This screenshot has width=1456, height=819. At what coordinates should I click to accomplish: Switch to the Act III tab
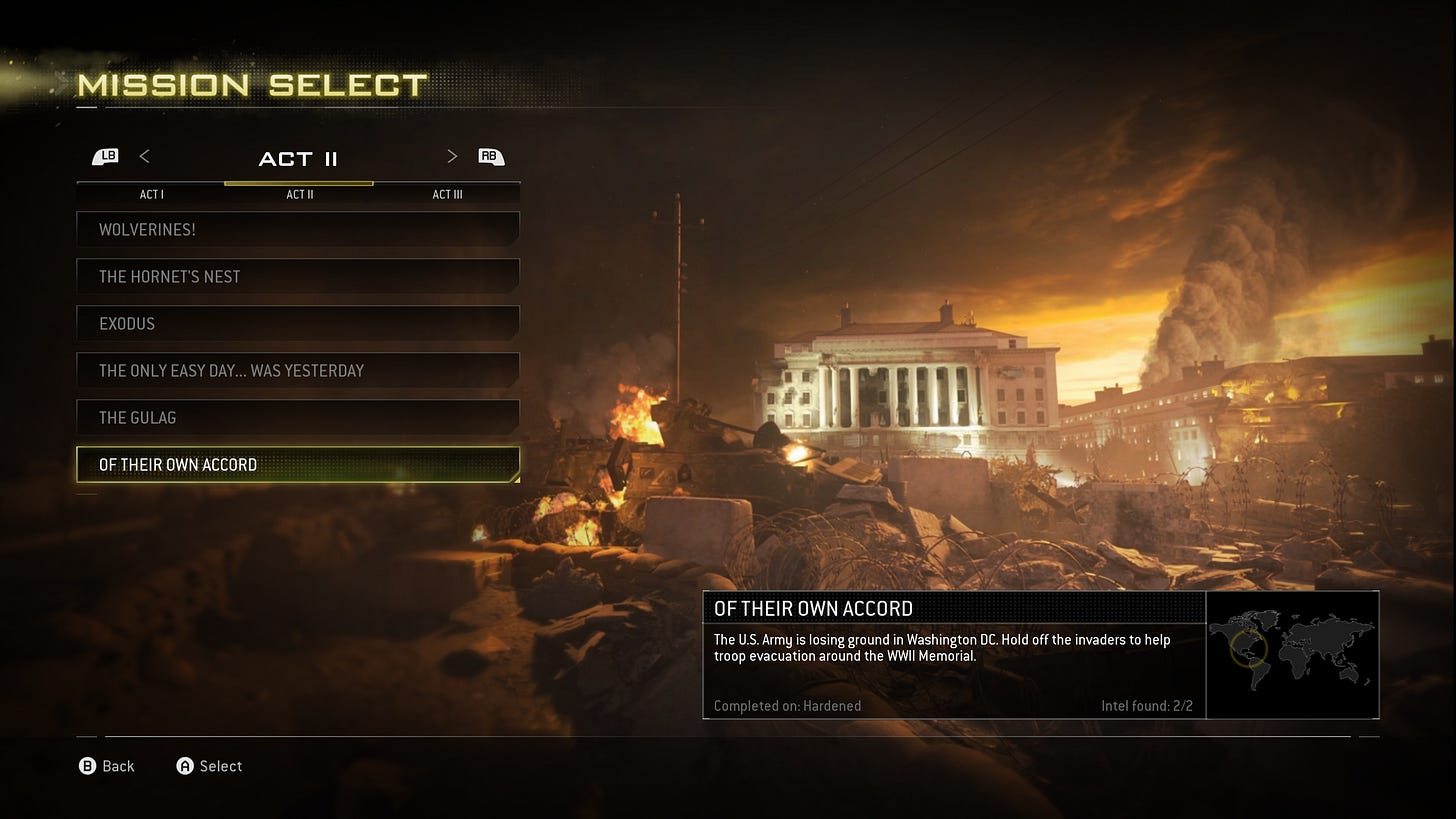coord(447,194)
